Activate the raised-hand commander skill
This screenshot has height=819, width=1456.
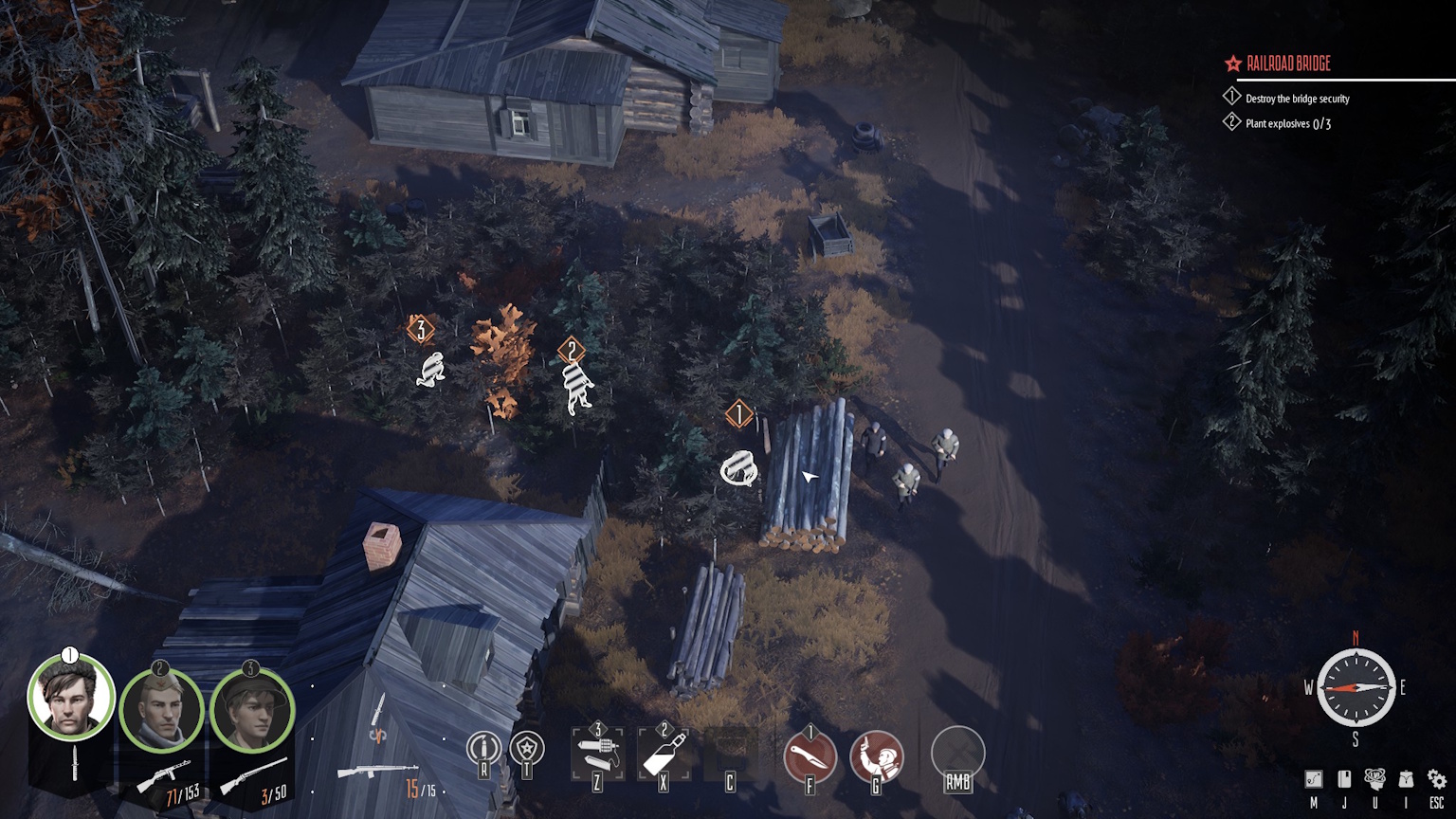coord(877,755)
